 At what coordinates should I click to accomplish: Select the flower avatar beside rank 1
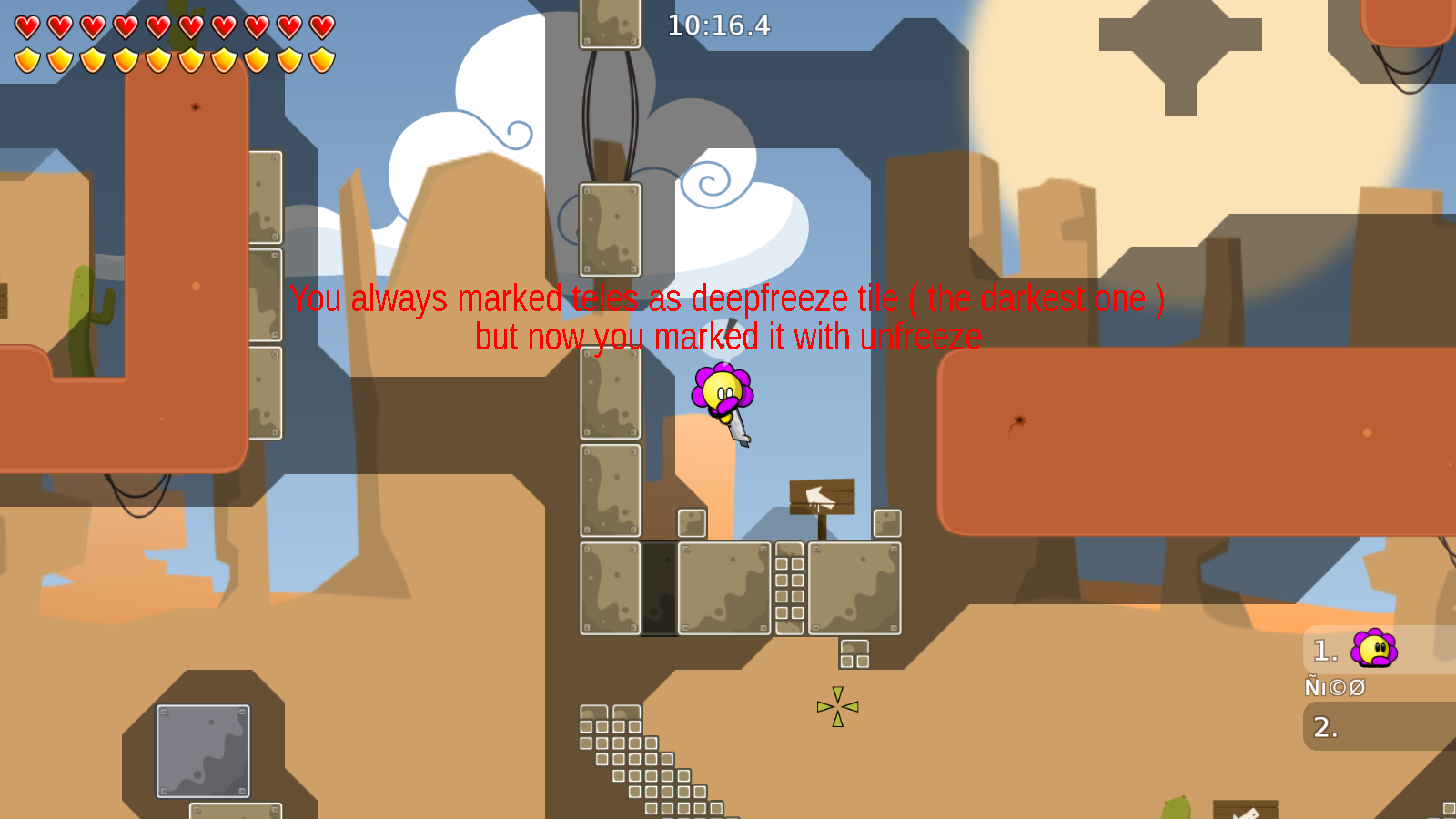(1374, 651)
